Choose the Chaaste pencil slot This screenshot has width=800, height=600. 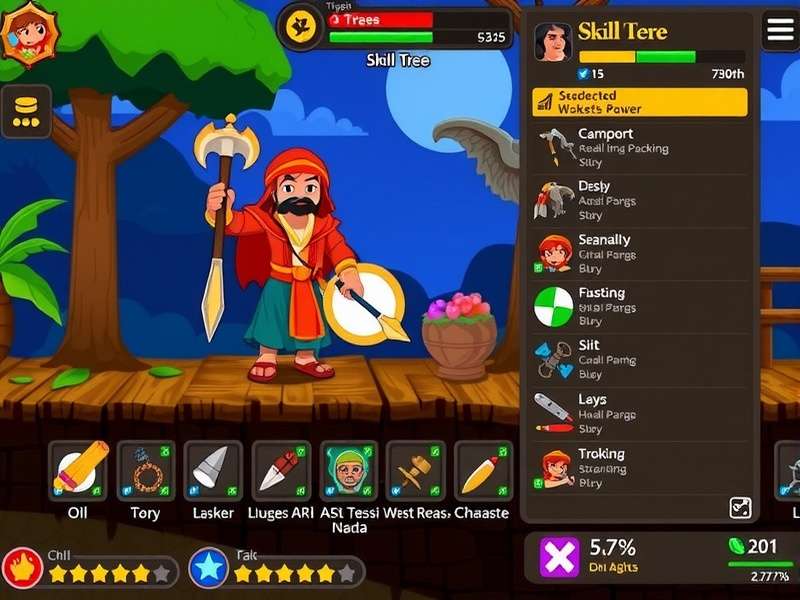(483, 470)
